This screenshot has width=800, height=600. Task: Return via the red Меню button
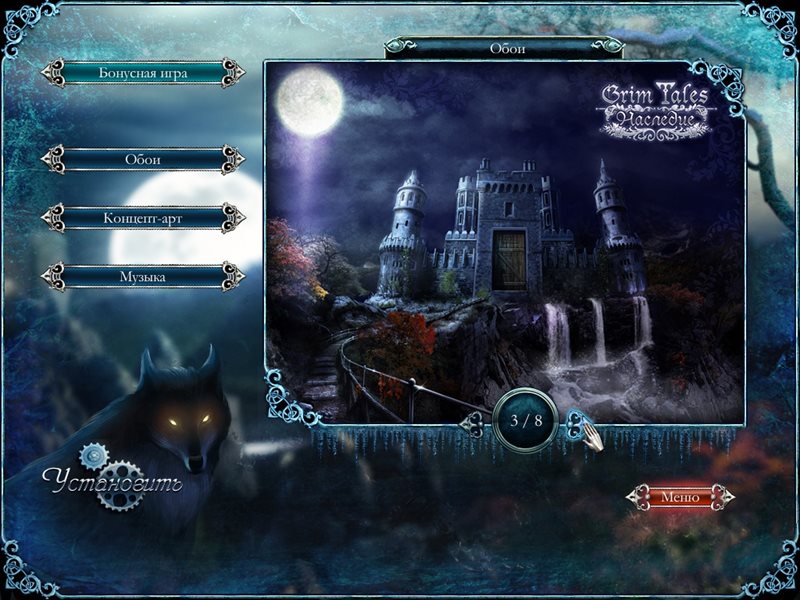click(x=679, y=496)
